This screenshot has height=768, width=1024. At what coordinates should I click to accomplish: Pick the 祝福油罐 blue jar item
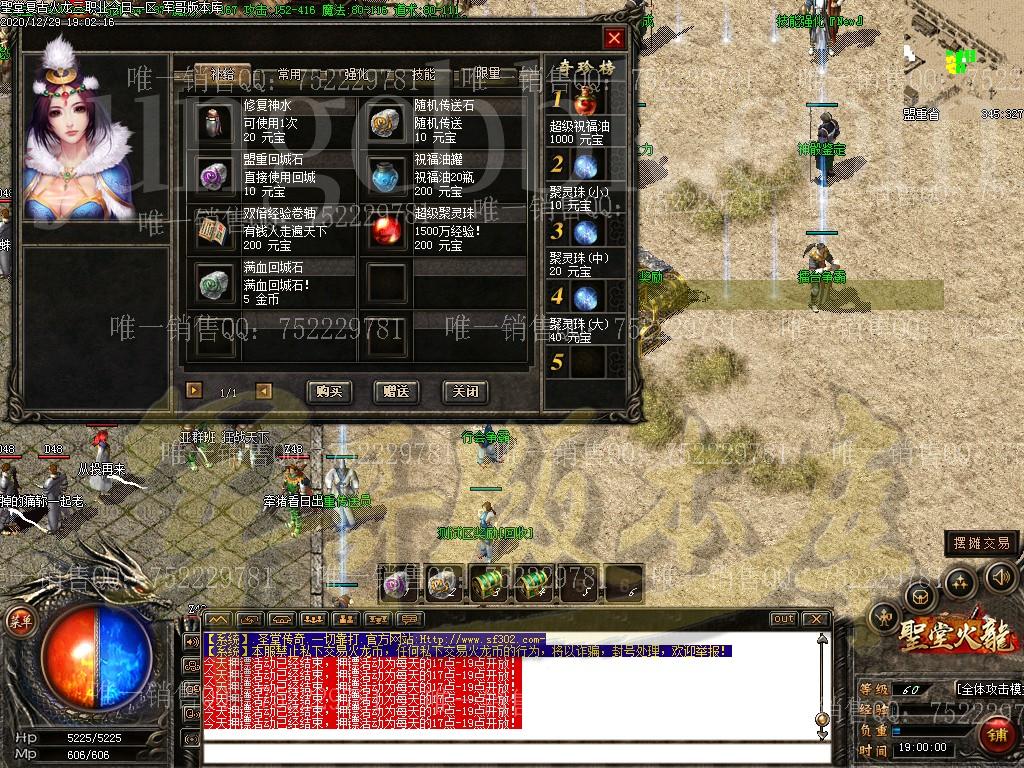[x=385, y=176]
